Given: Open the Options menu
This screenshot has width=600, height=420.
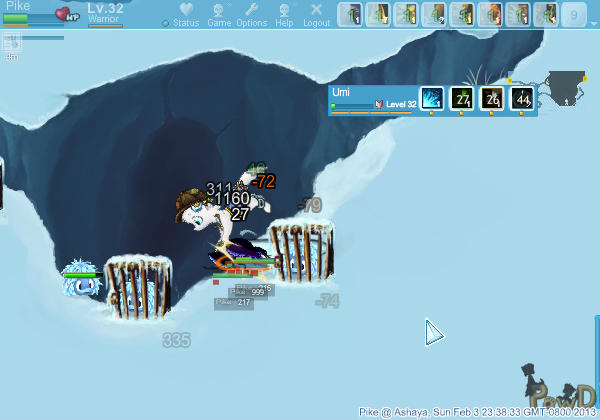Looking at the screenshot, I should click(252, 15).
